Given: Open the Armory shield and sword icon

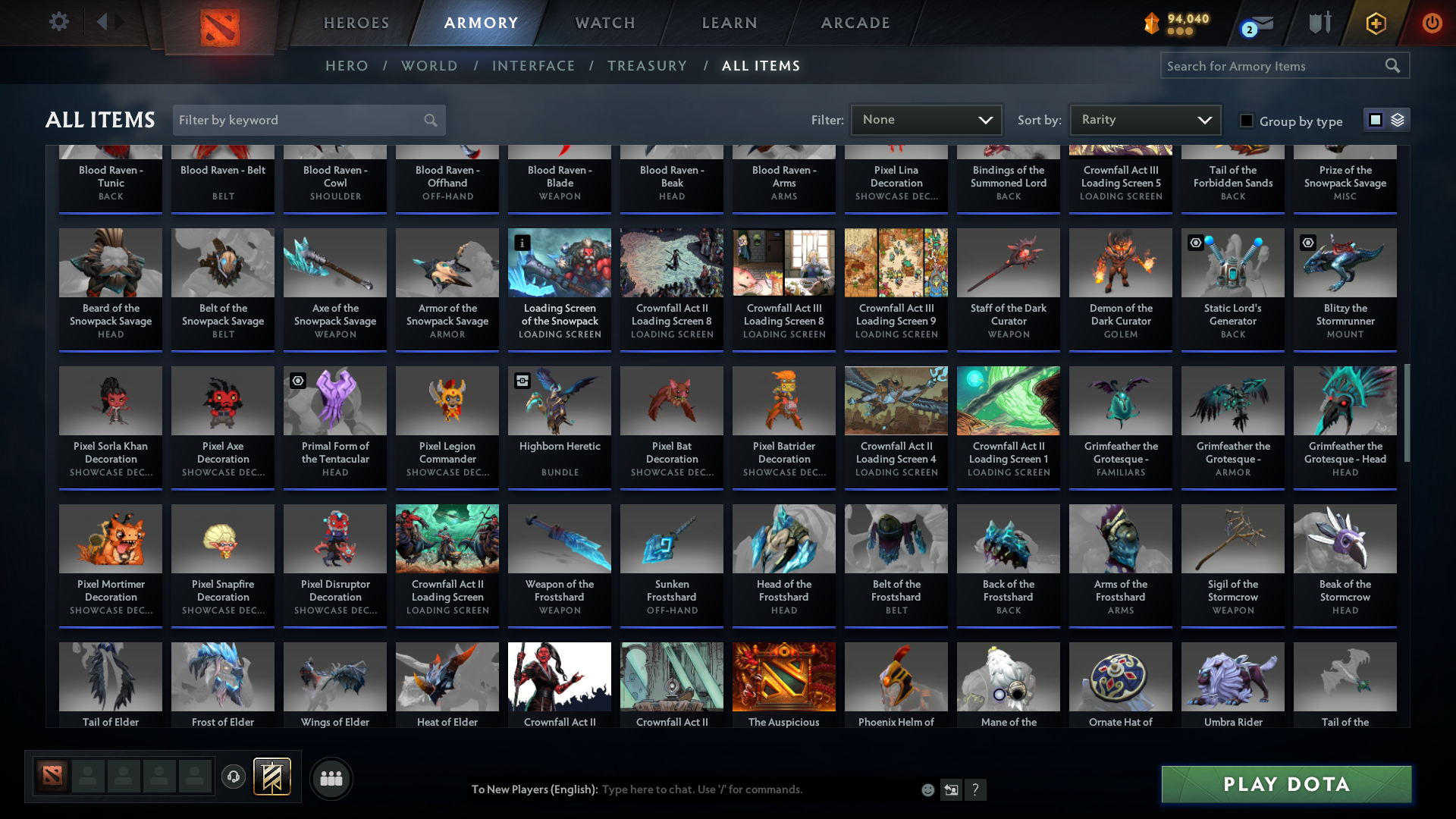Looking at the screenshot, I should [1319, 22].
